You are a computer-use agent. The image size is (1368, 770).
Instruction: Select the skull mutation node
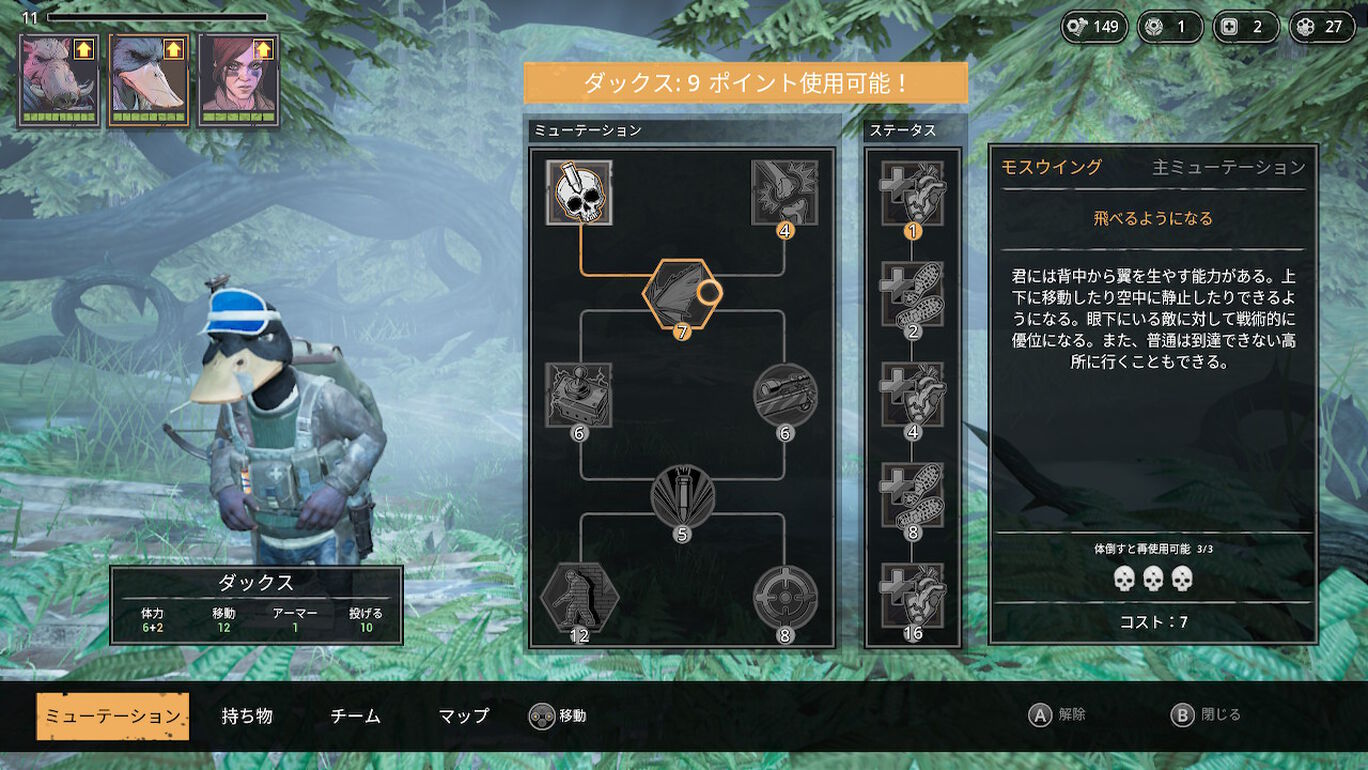coord(580,192)
